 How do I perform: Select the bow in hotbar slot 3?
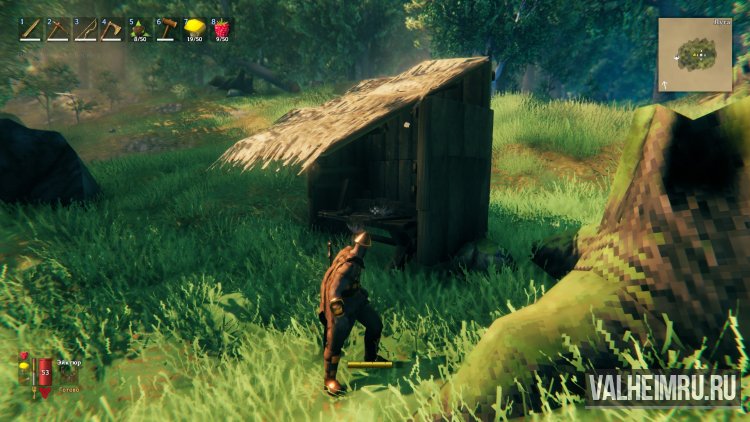click(85, 30)
